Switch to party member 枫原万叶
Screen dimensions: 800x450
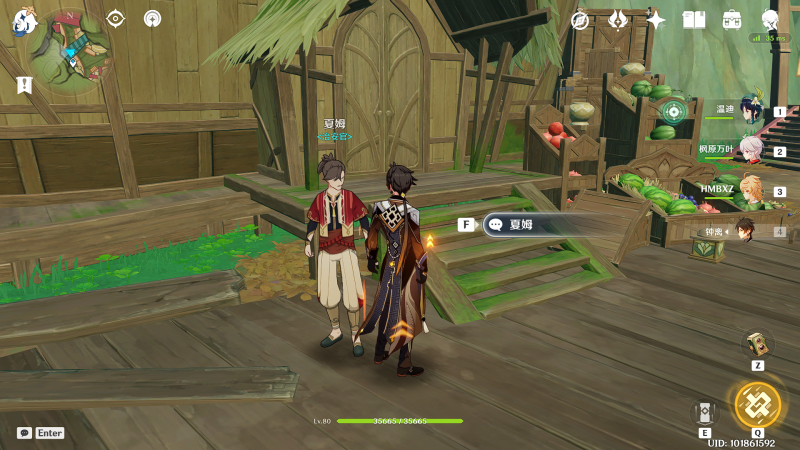(x=750, y=152)
